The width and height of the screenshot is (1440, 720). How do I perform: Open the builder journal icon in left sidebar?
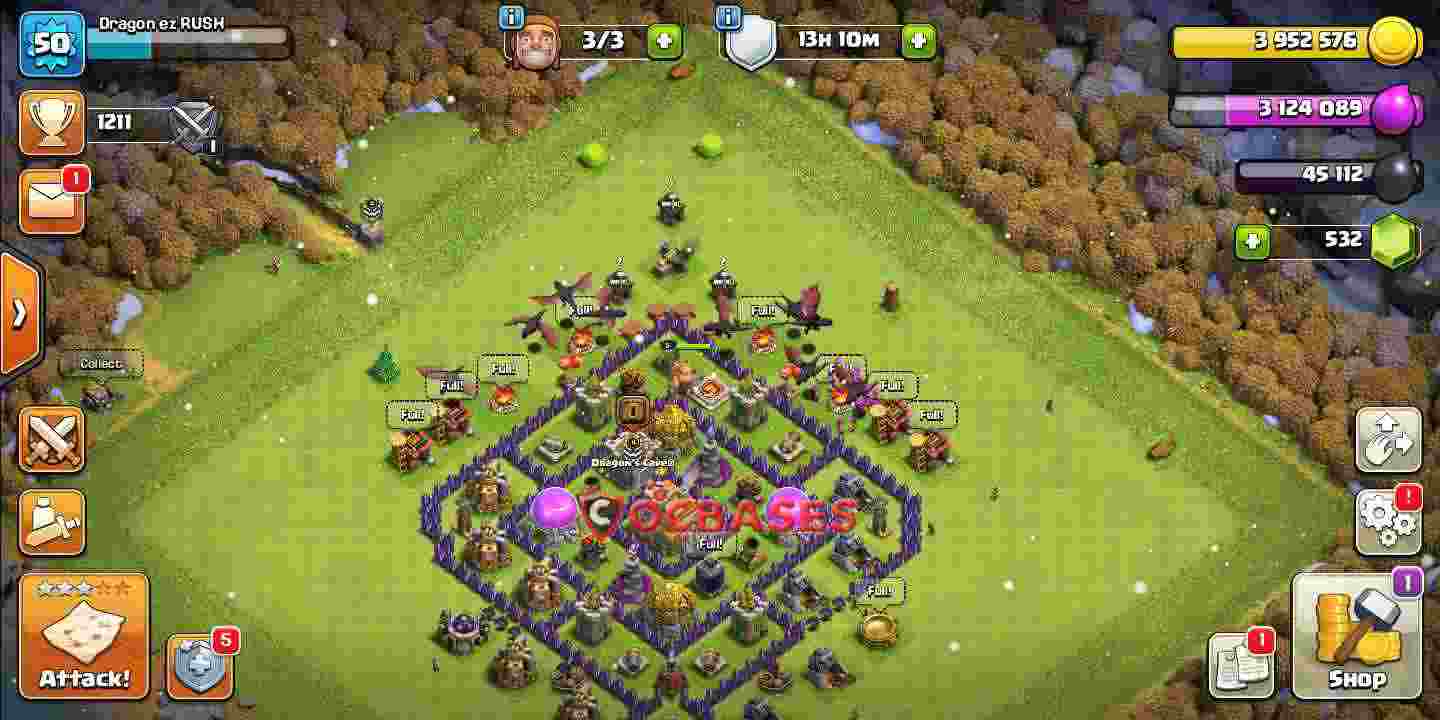pyautogui.click(x=51, y=519)
